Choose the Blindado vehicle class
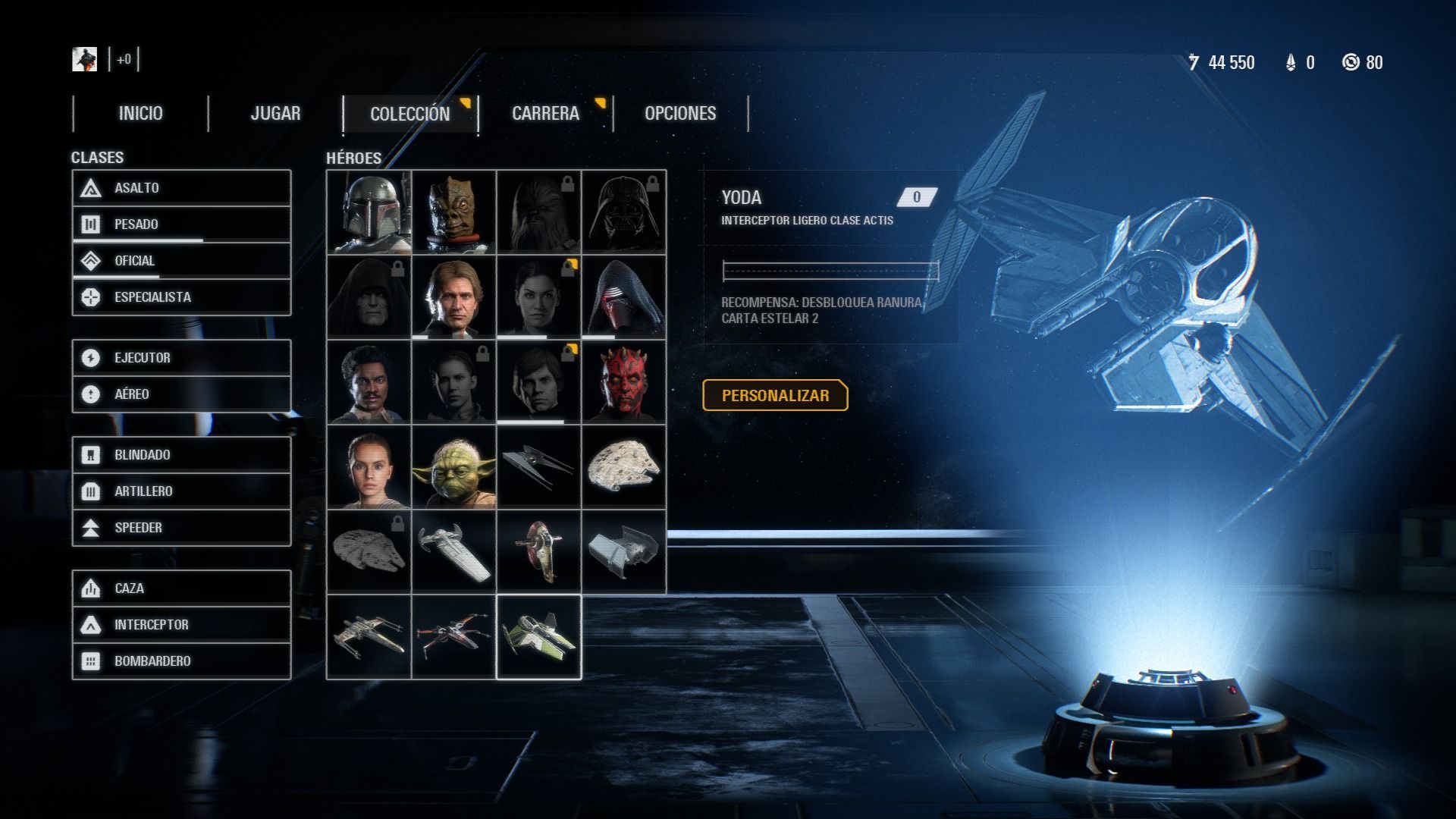 (181, 455)
